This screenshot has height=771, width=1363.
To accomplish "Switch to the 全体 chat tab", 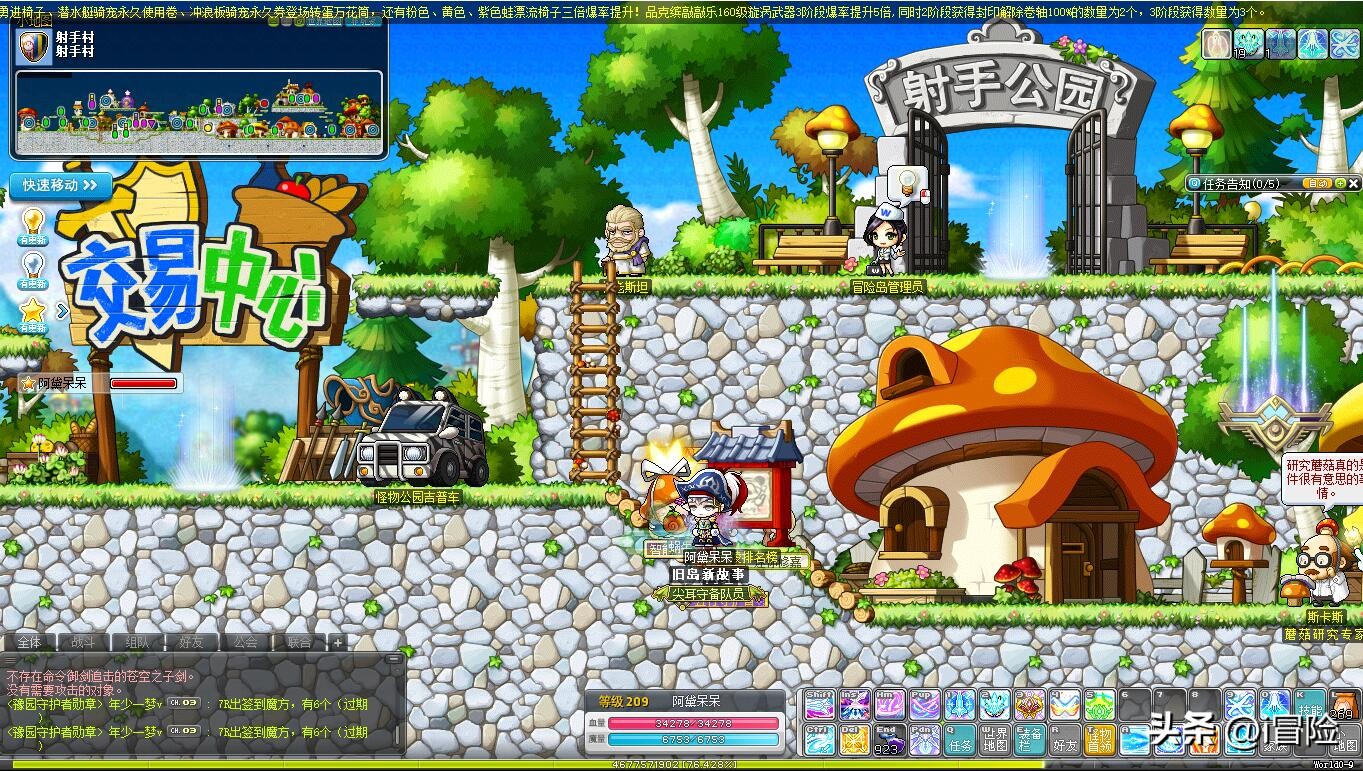I will [x=30, y=642].
